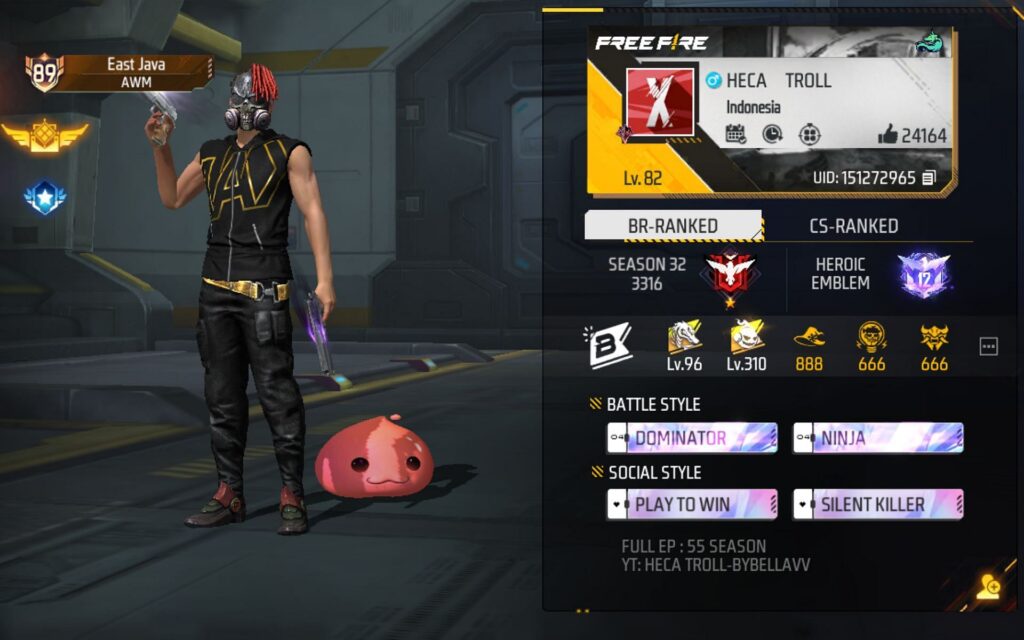The width and height of the screenshot is (1024, 640).
Task: Switch to the BR-RANKED tab
Action: point(672,226)
